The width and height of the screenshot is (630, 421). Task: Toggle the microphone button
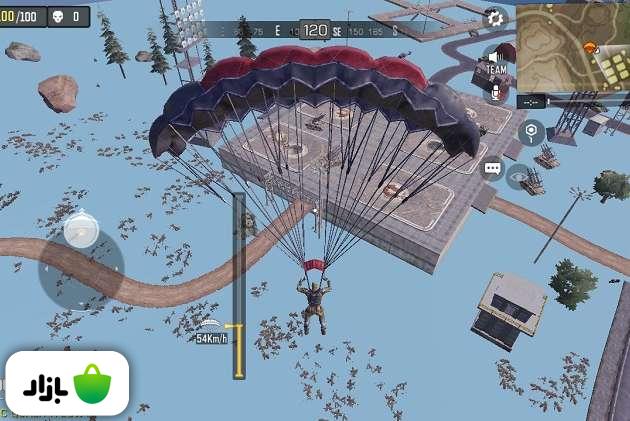(496, 92)
